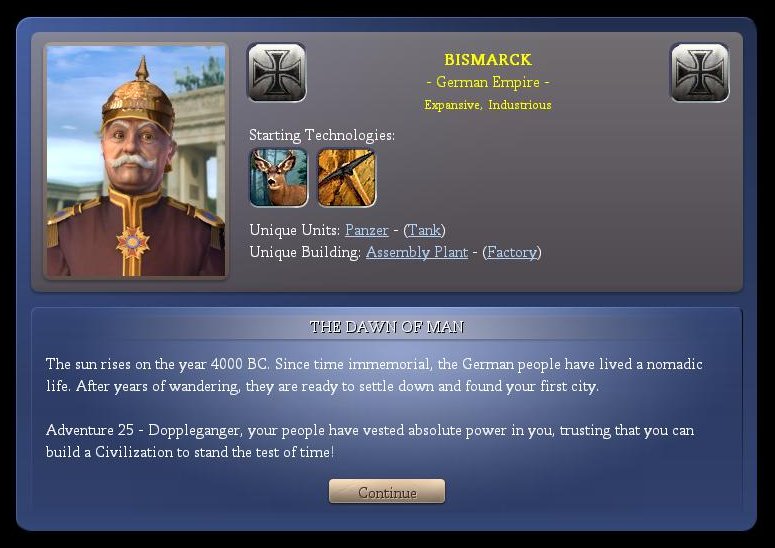The height and width of the screenshot is (548, 775).
Task: Open the Tank unit link
Action: click(x=425, y=230)
